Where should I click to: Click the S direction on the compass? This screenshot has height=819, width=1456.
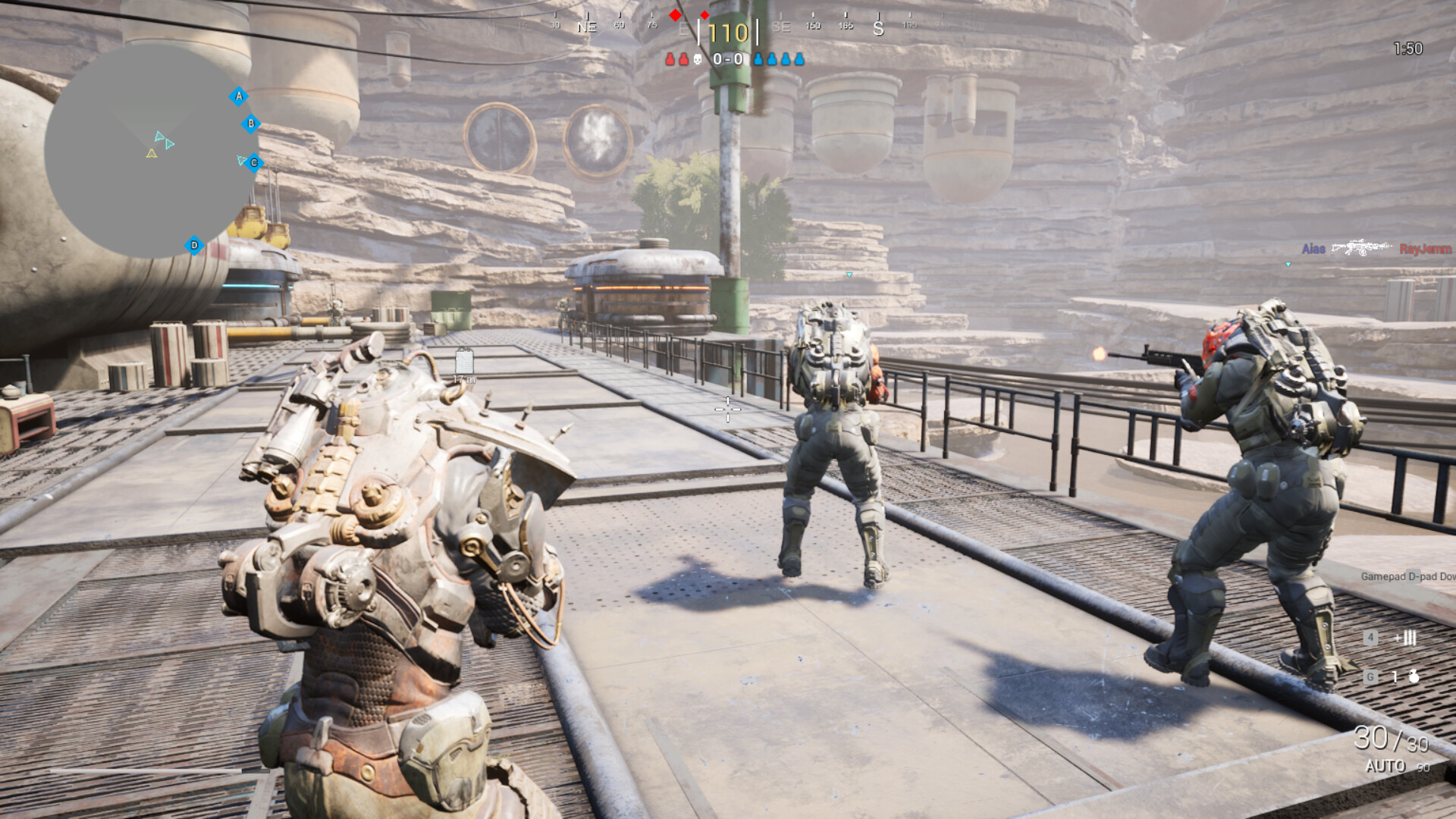tap(877, 28)
